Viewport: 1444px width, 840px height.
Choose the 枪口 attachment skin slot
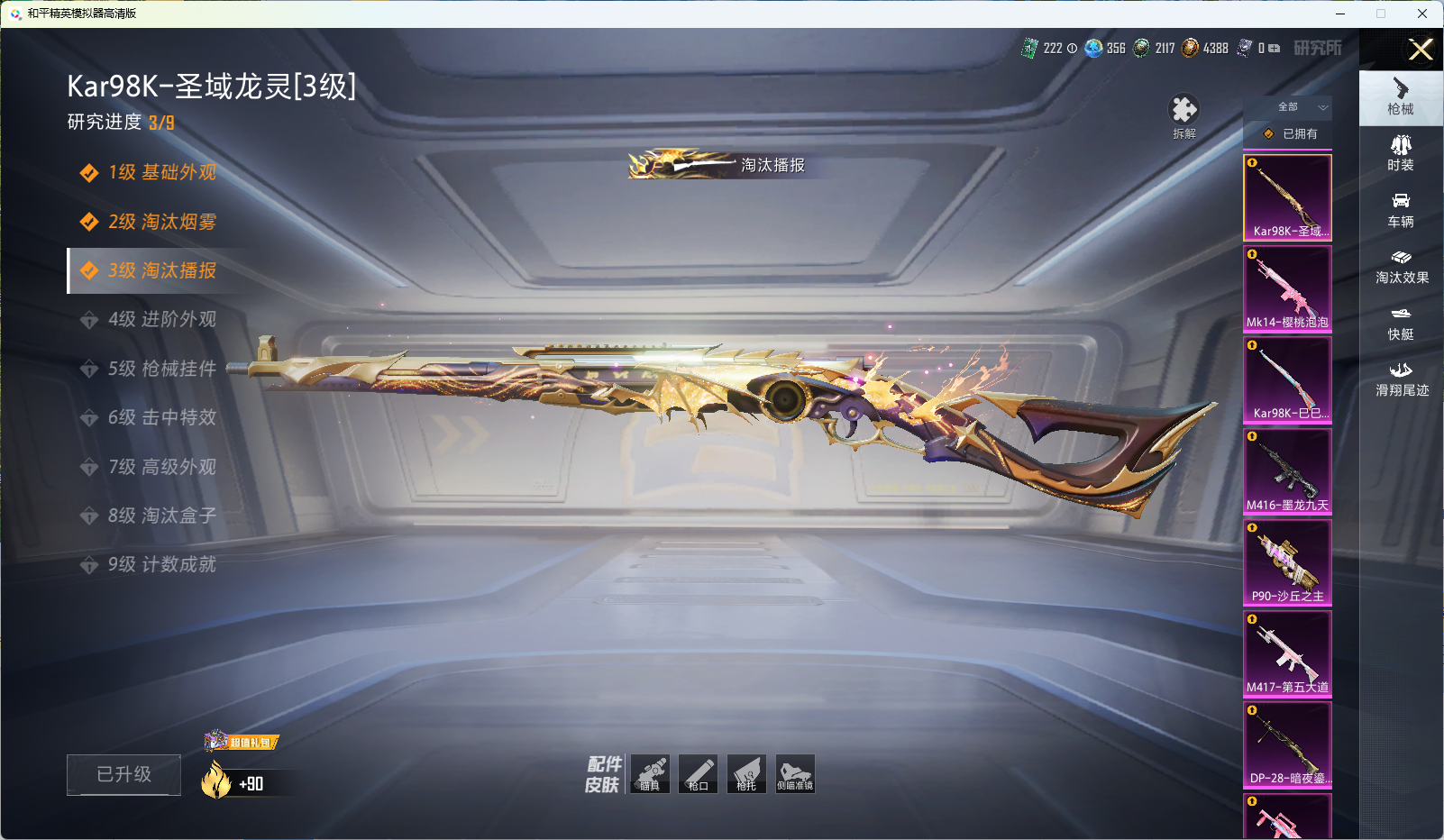(698, 774)
